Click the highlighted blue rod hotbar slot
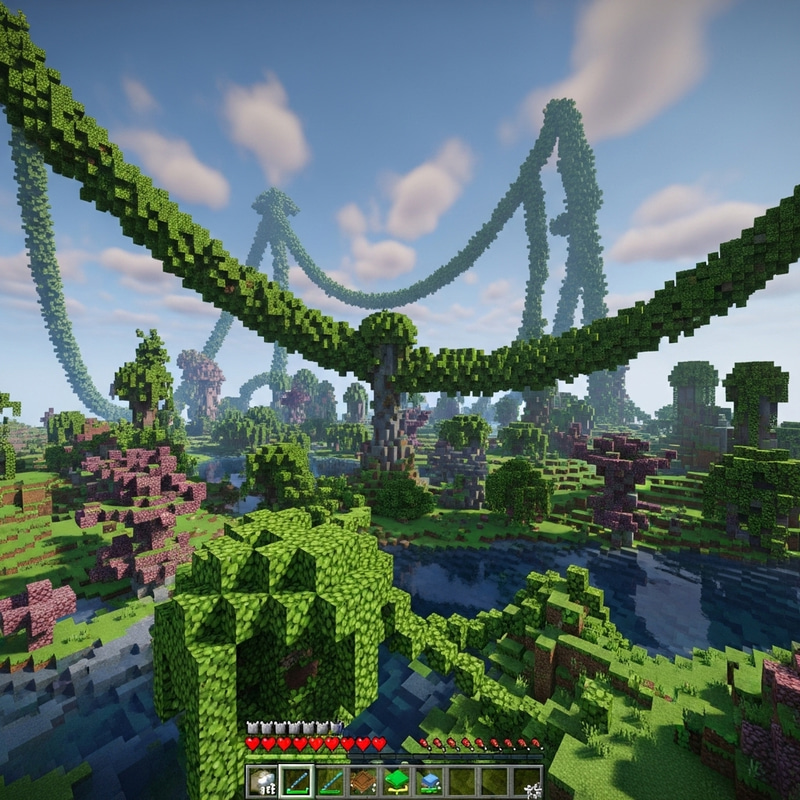 tap(297, 781)
